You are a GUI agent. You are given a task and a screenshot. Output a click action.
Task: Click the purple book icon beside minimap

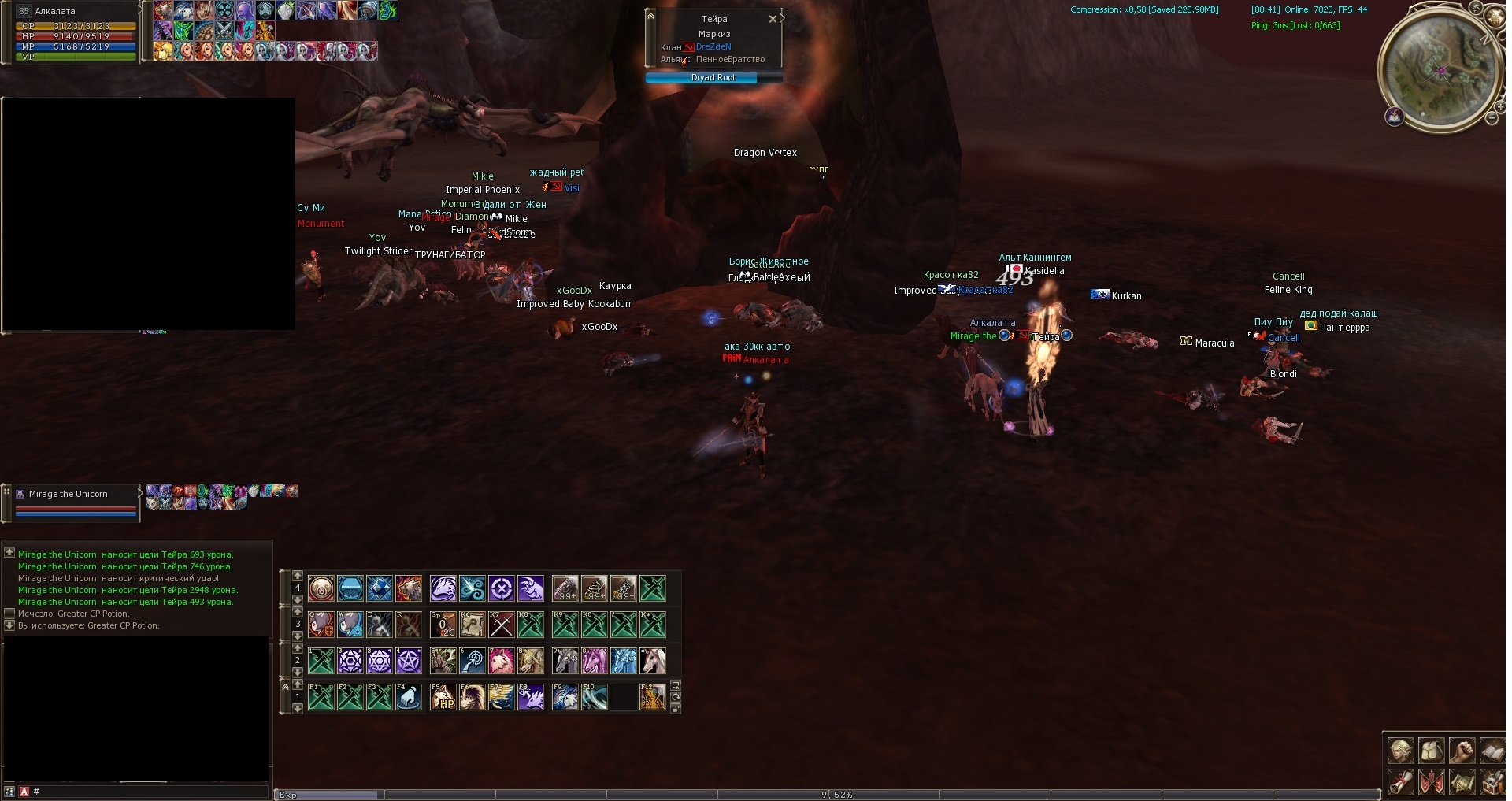[1395, 118]
